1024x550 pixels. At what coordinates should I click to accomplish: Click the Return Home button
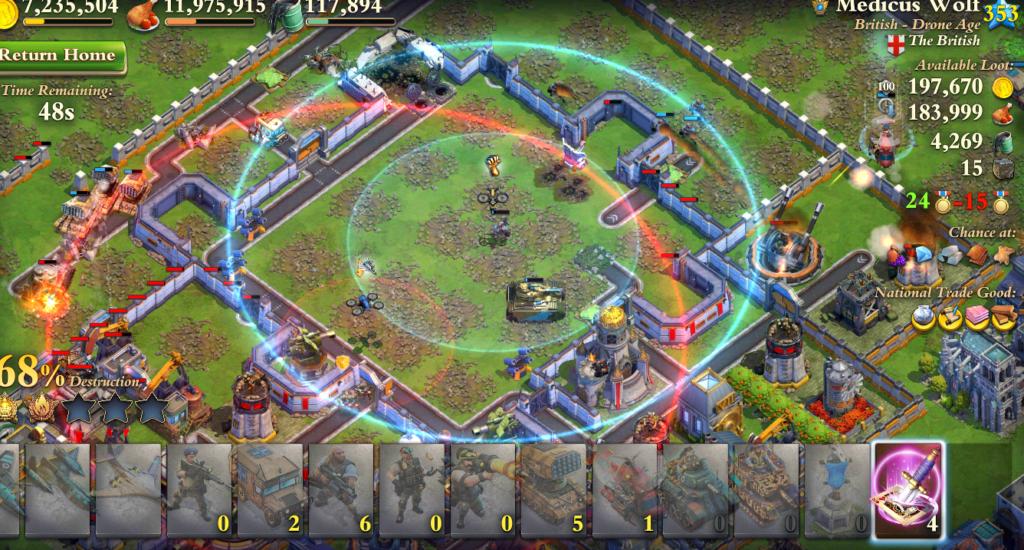pyautogui.click(x=60, y=55)
